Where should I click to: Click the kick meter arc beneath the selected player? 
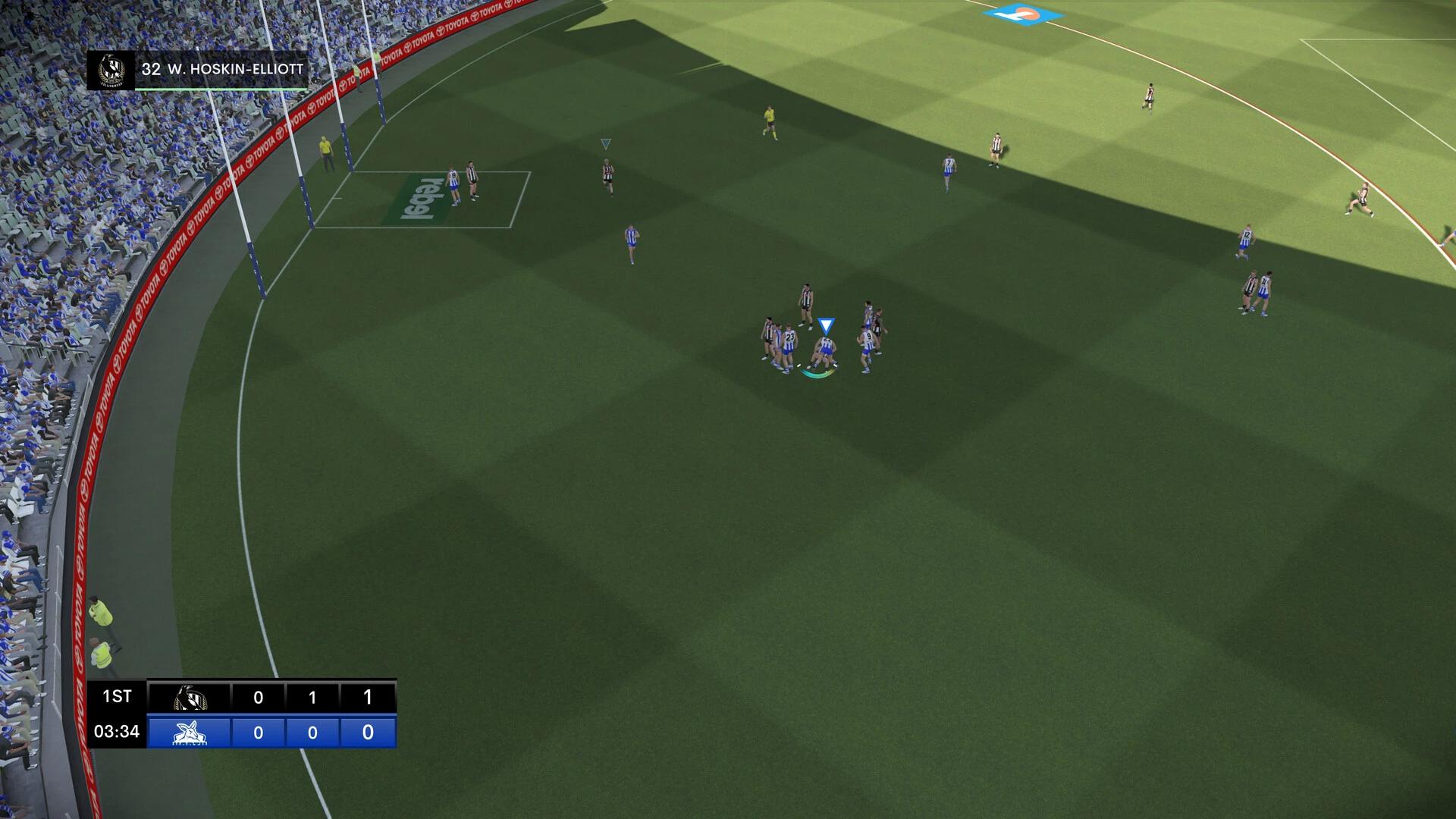pyautogui.click(x=817, y=373)
